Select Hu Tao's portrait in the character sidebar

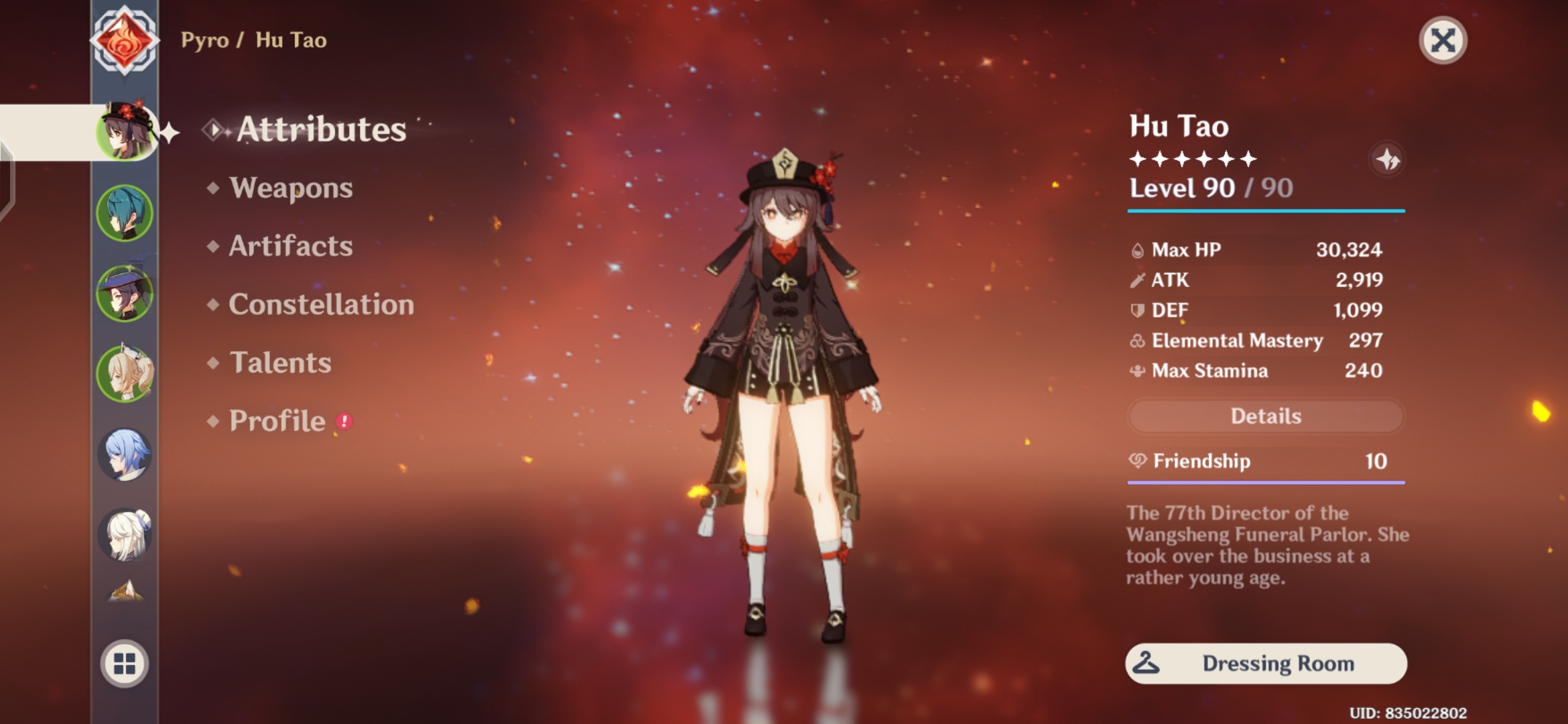[125, 131]
